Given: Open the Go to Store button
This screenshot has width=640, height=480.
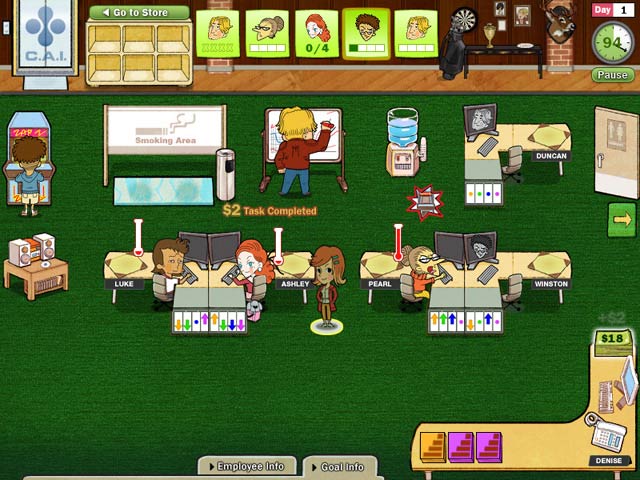Looking at the screenshot, I should coord(138,13).
